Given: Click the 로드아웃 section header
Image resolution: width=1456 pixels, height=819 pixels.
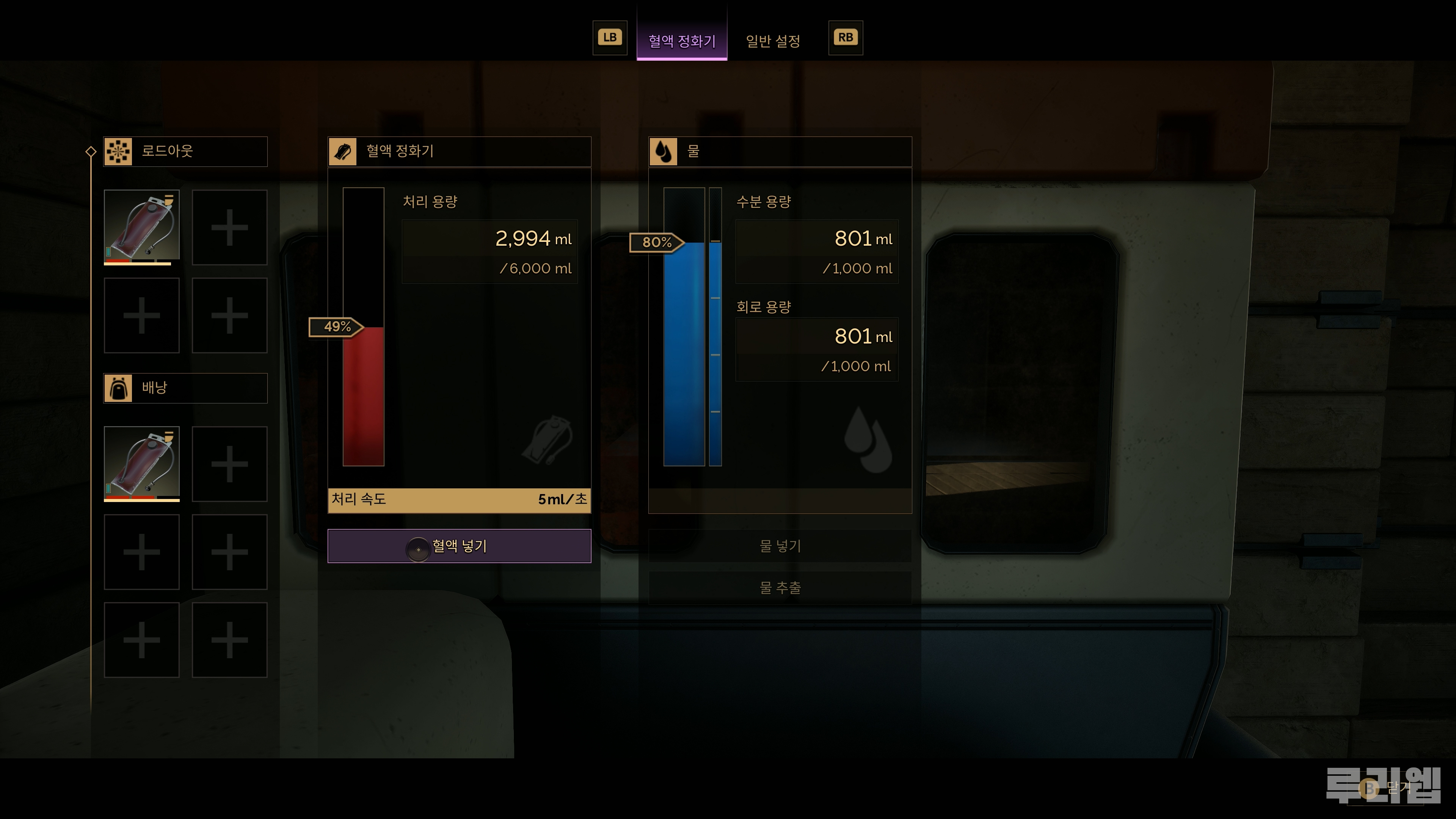Looking at the screenshot, I should 185,152.
